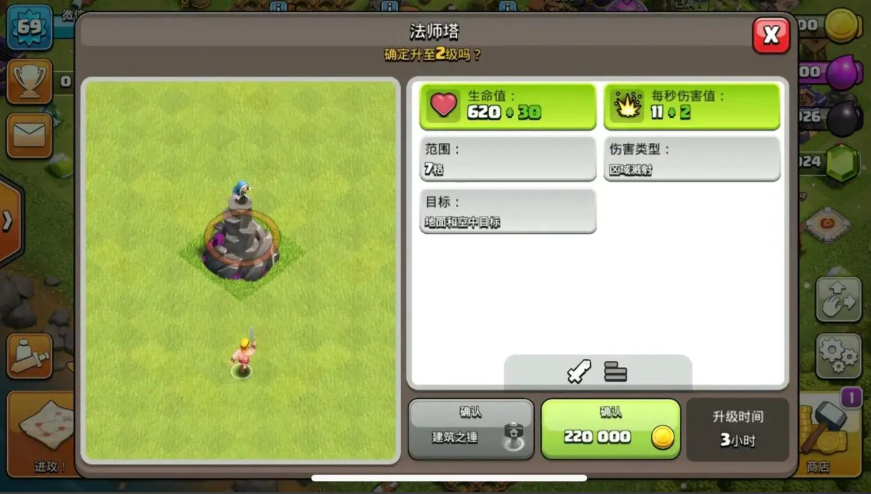Select the sword icon tab
The height and width of the screenshot is (494, 871).
tap(579, 372)
